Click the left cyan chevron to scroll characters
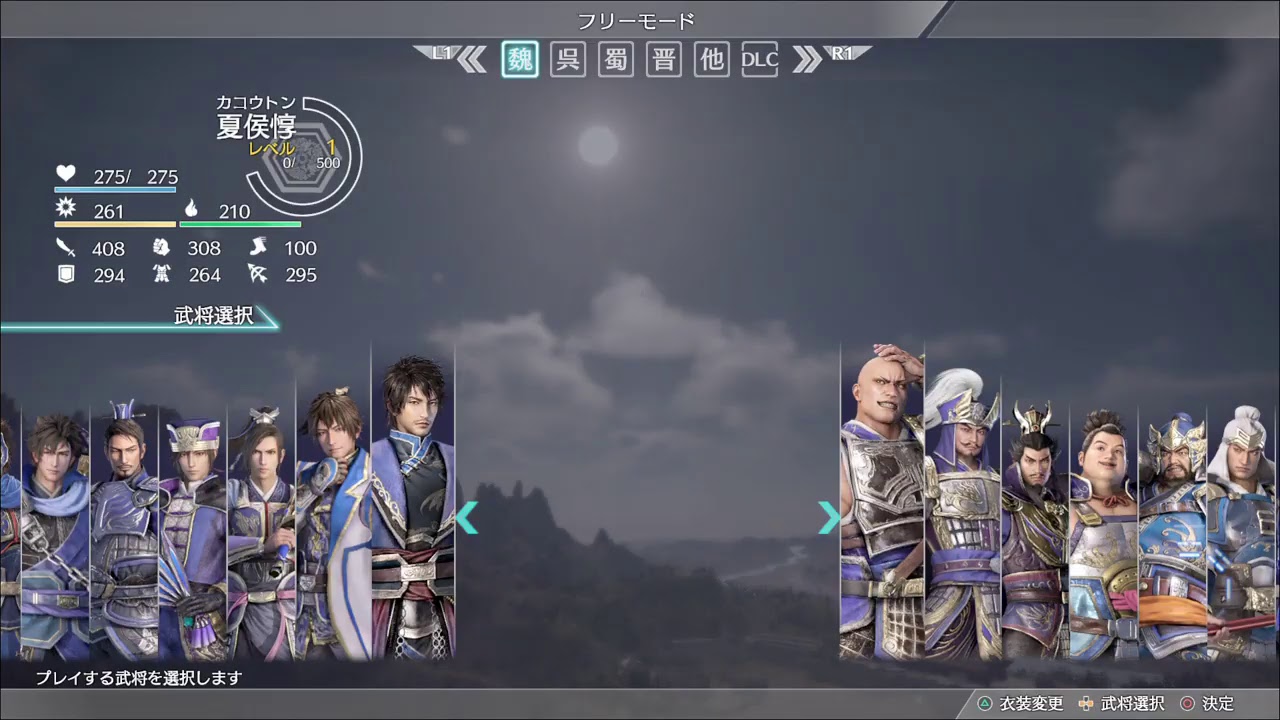The width and height of the screenshot is (1280, 720). click(x=468, y=518)
